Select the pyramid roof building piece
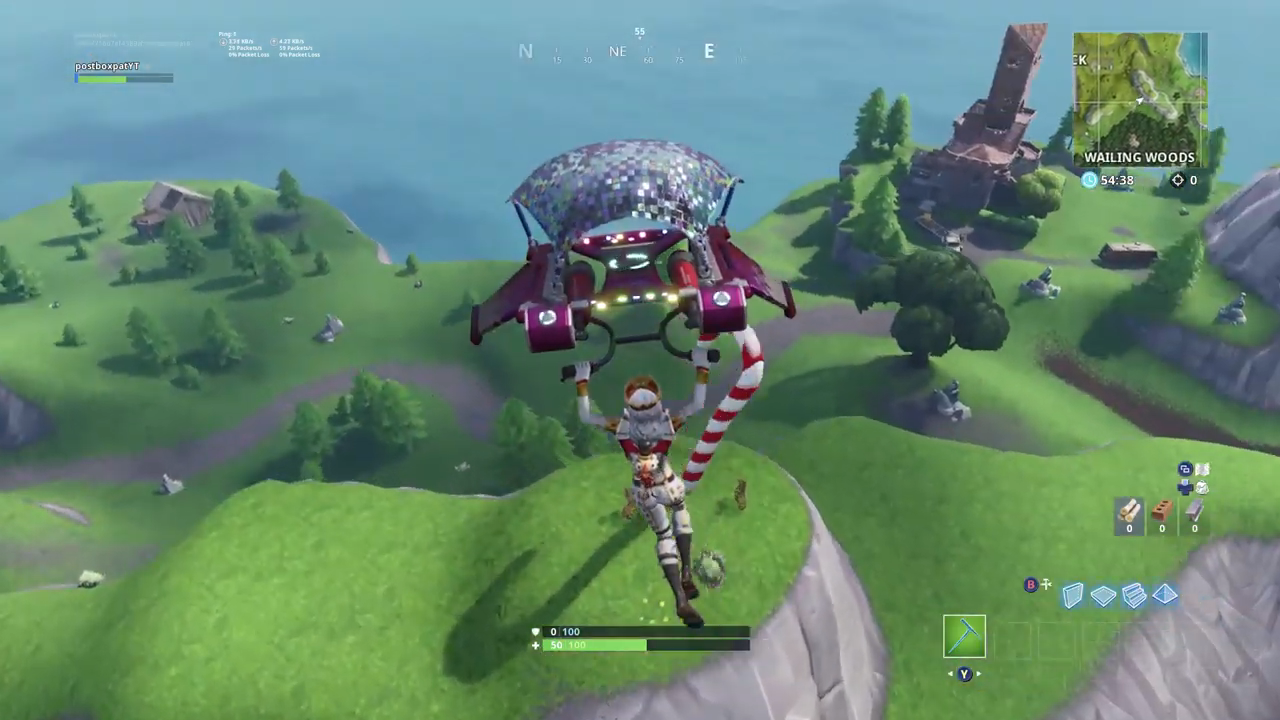Screen dimensions: 1280x720 tap(1165, 595)
